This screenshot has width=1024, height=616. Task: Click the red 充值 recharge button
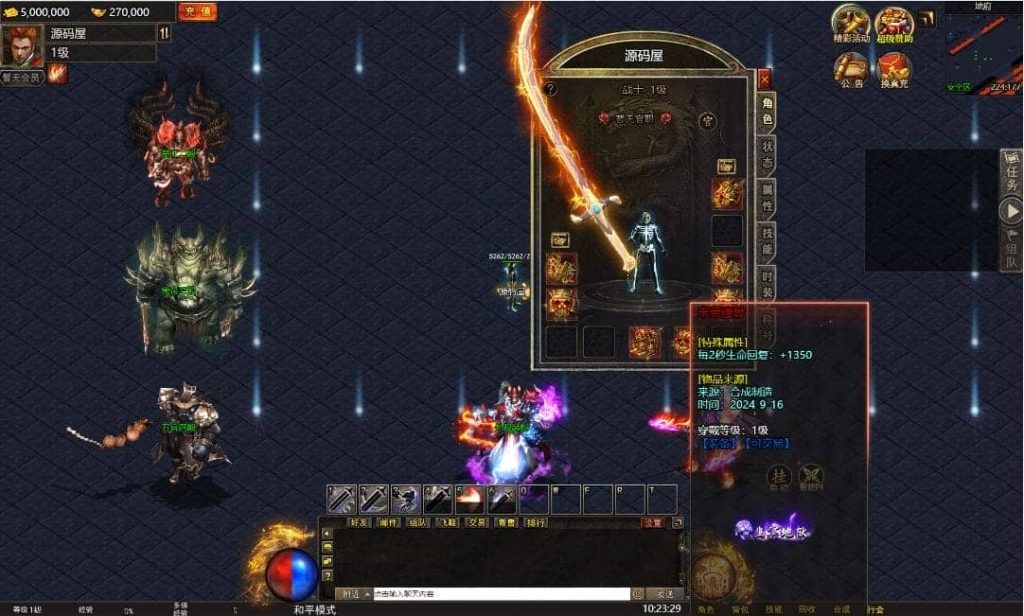[197, 12]
